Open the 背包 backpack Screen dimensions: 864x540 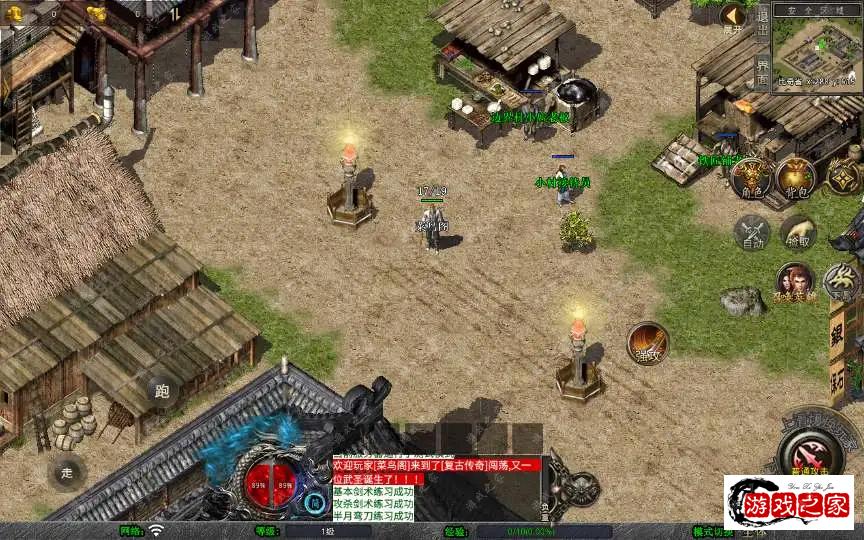point(796,178)
